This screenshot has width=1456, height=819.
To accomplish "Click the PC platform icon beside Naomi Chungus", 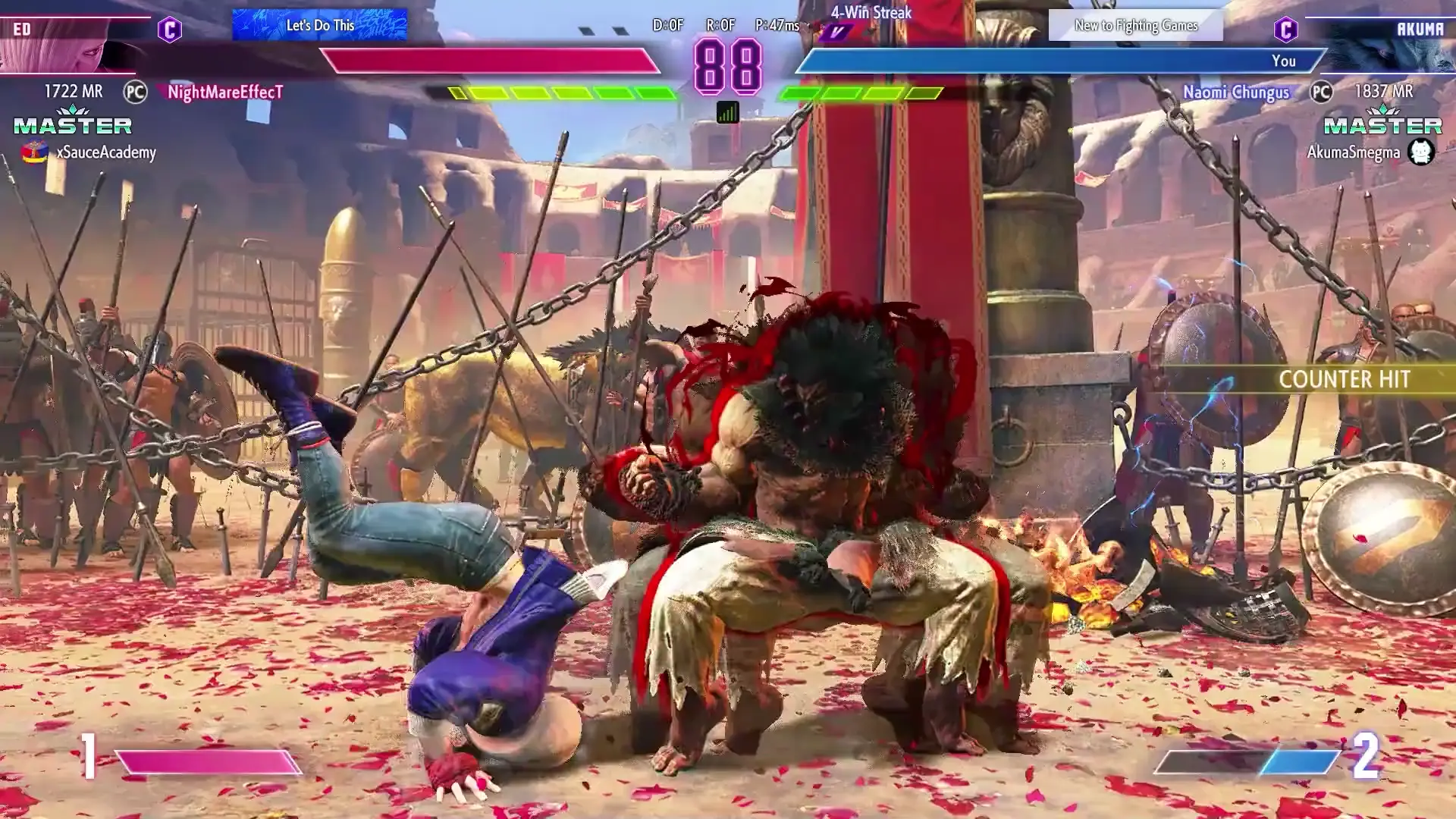I will 1323,93.
